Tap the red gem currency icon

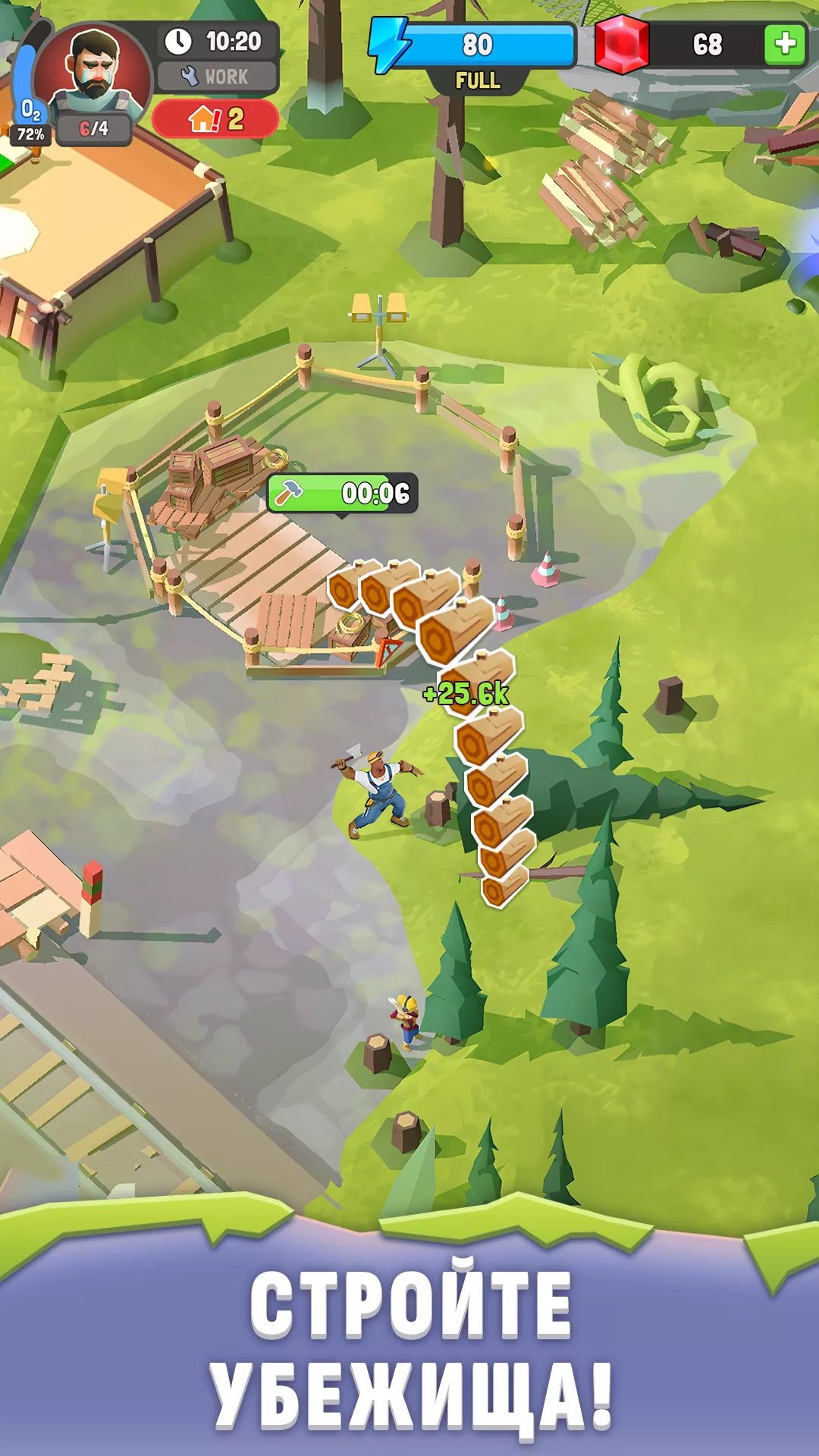coord(622,44)
